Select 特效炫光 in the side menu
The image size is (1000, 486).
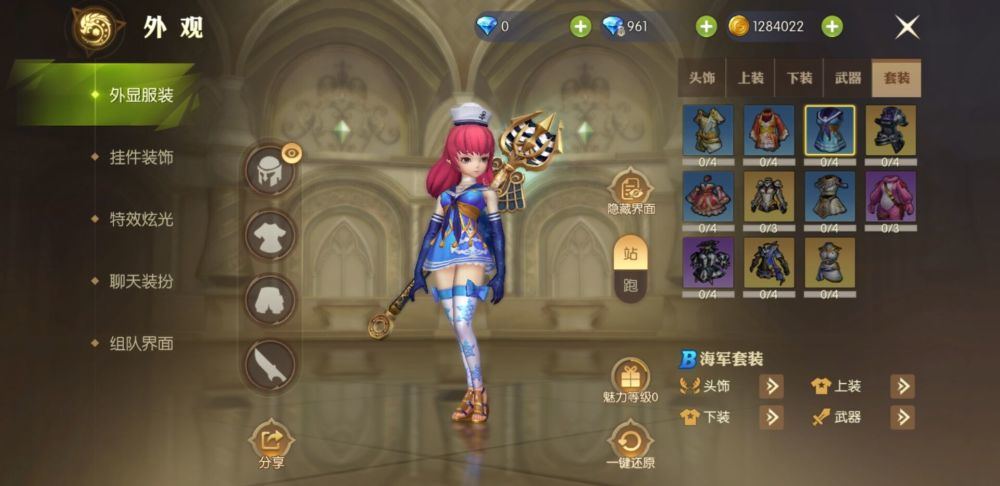(141, 219)
